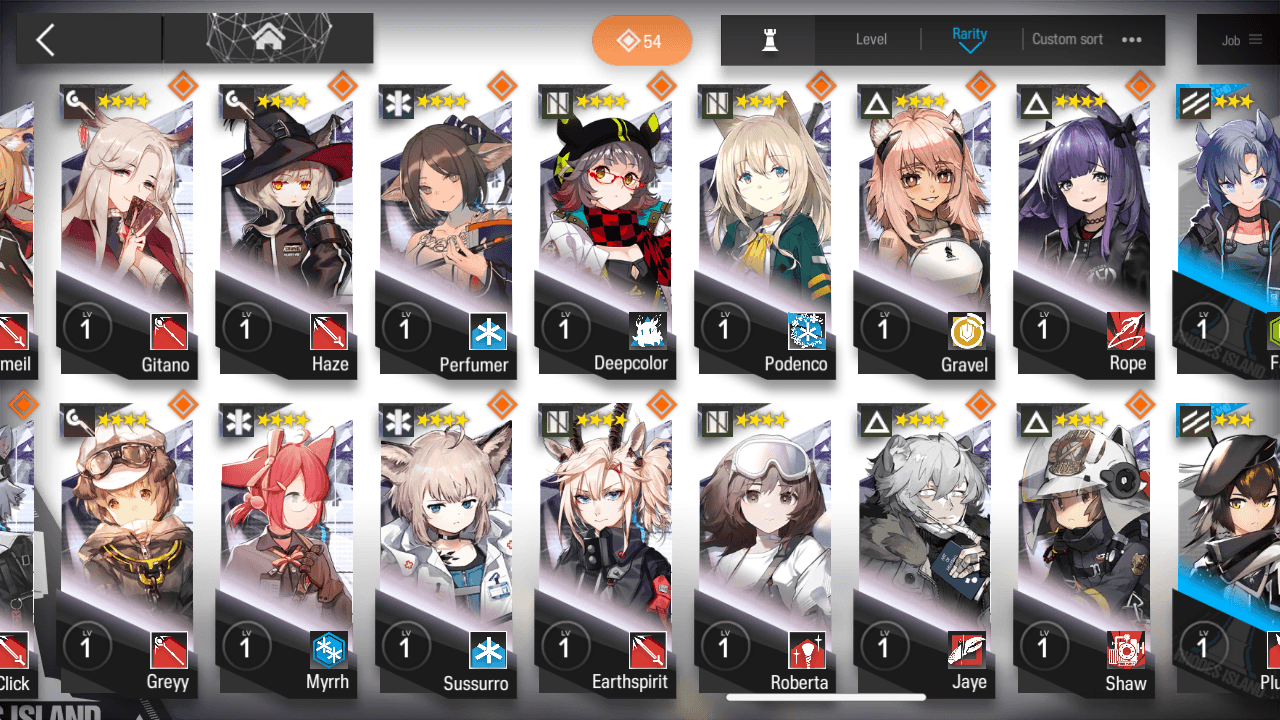This screenshot has height=720, width=1280.
Task: Open Roberta's operator card
Action: coord(764,550)
